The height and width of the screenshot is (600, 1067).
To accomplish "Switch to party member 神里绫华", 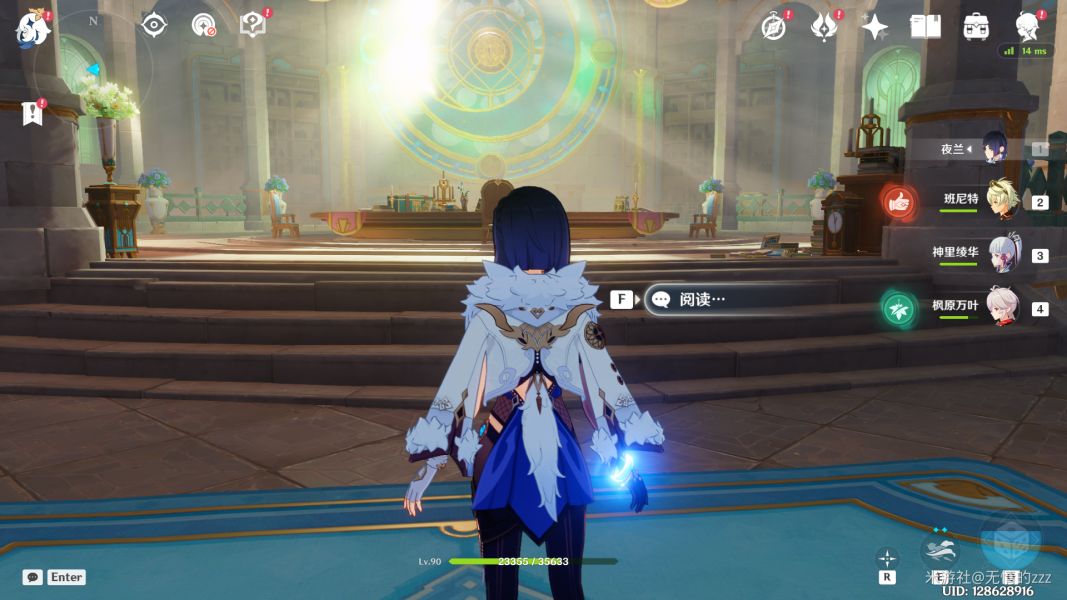I will [1000, 254].
